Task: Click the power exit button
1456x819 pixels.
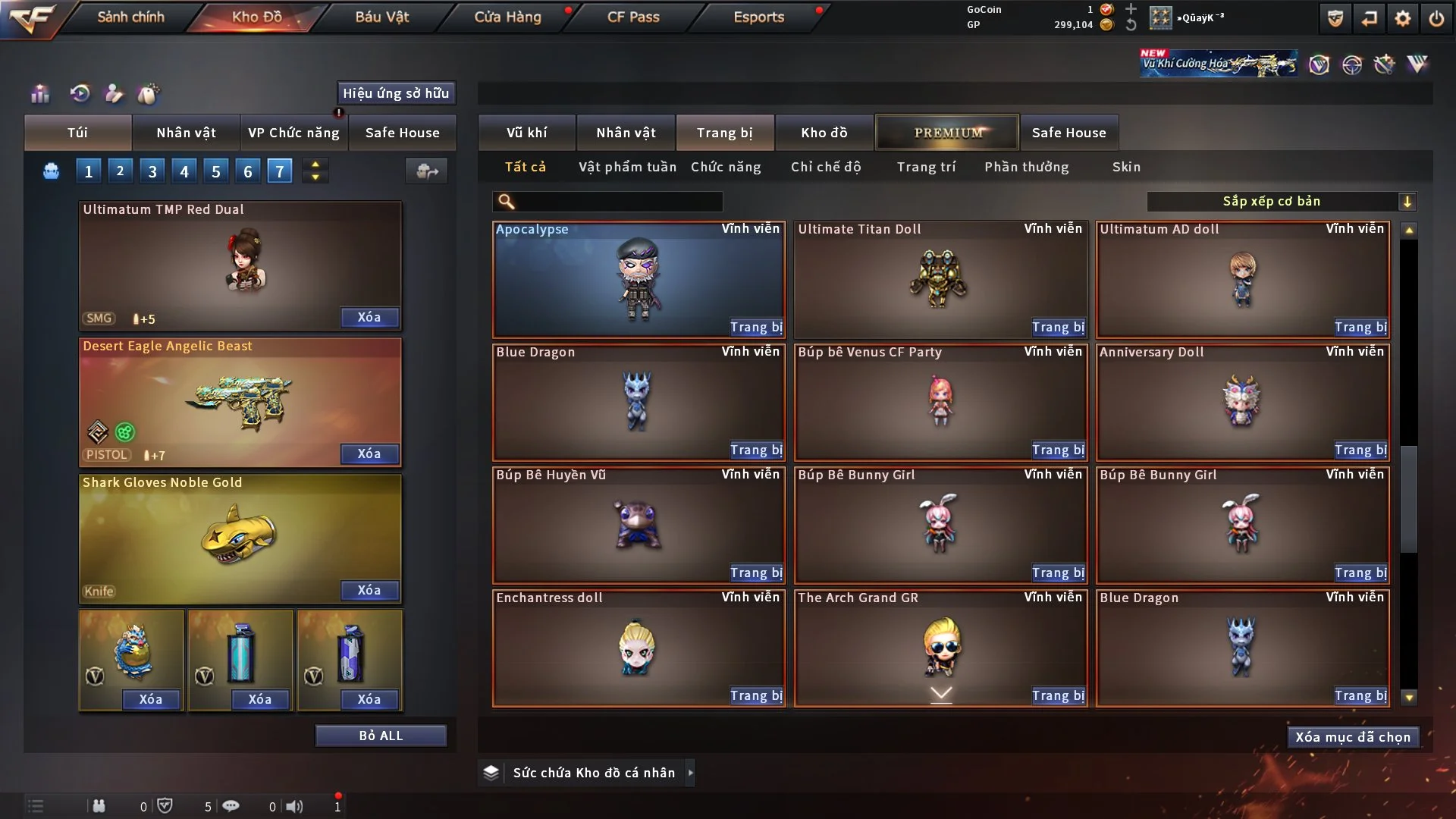Action: pyautogui.click(x=1436, y=18)
